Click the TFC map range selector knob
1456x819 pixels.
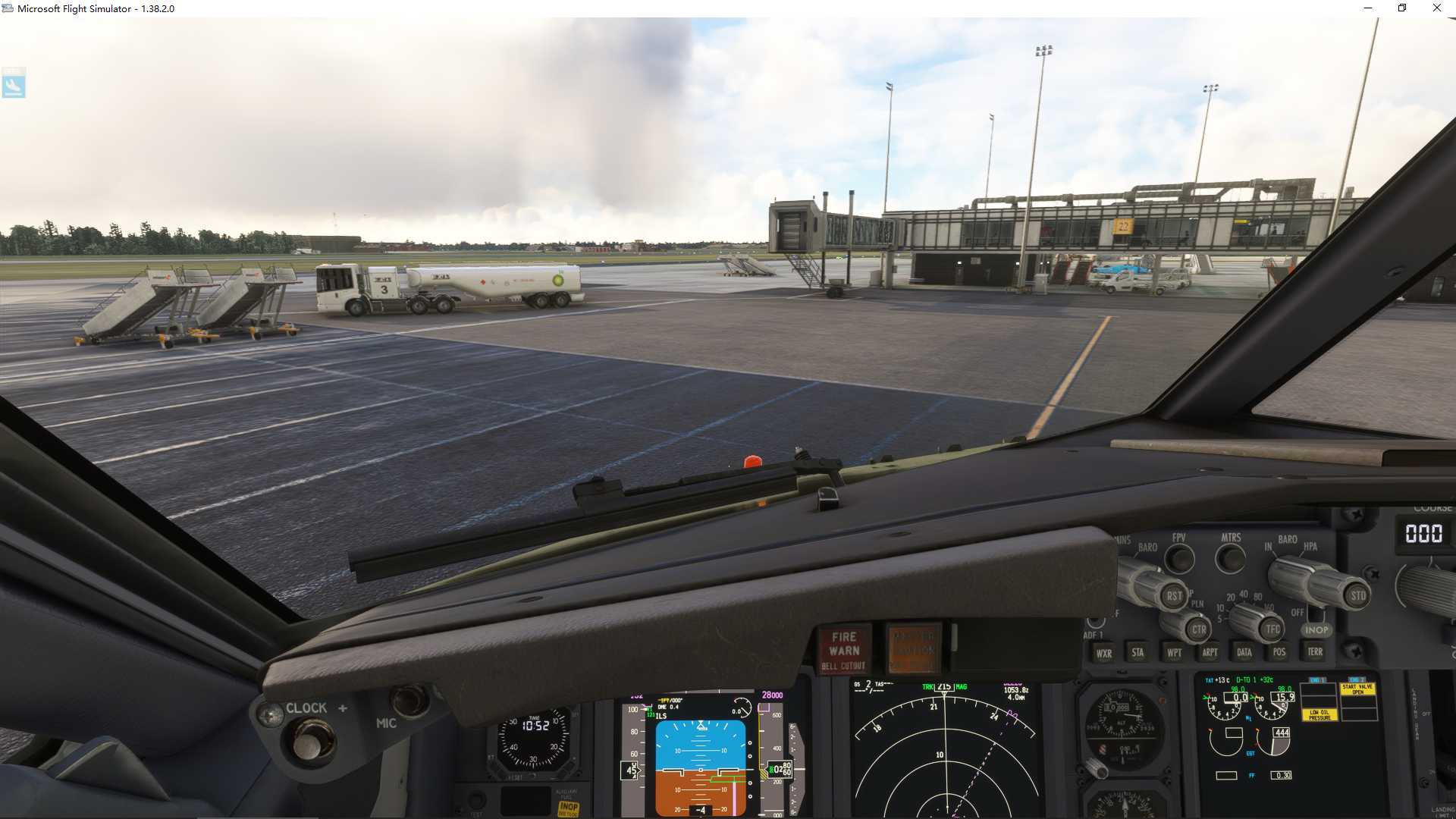[1270, 629]
